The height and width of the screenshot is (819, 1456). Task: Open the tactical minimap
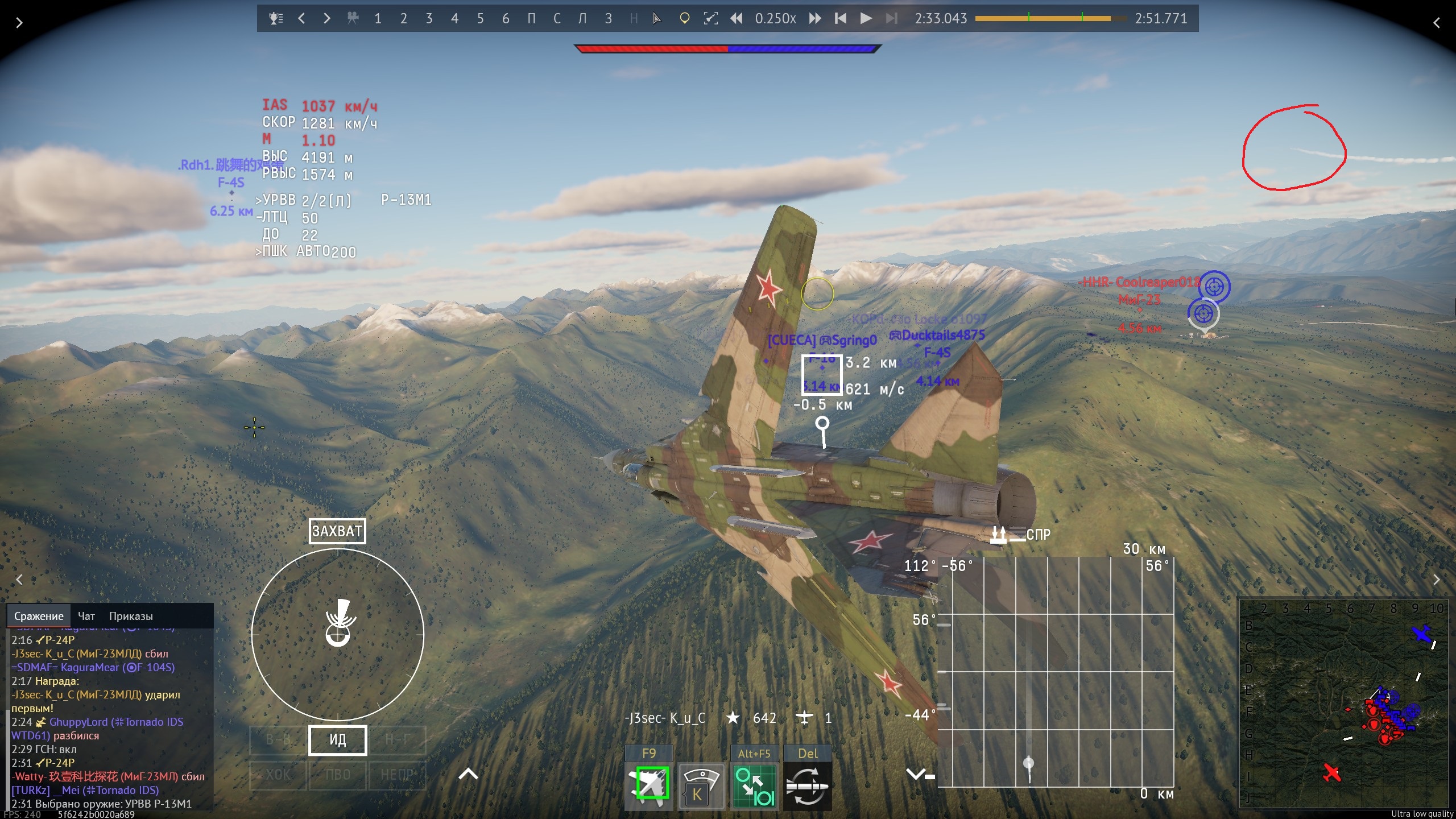(x=1343, y=702)
